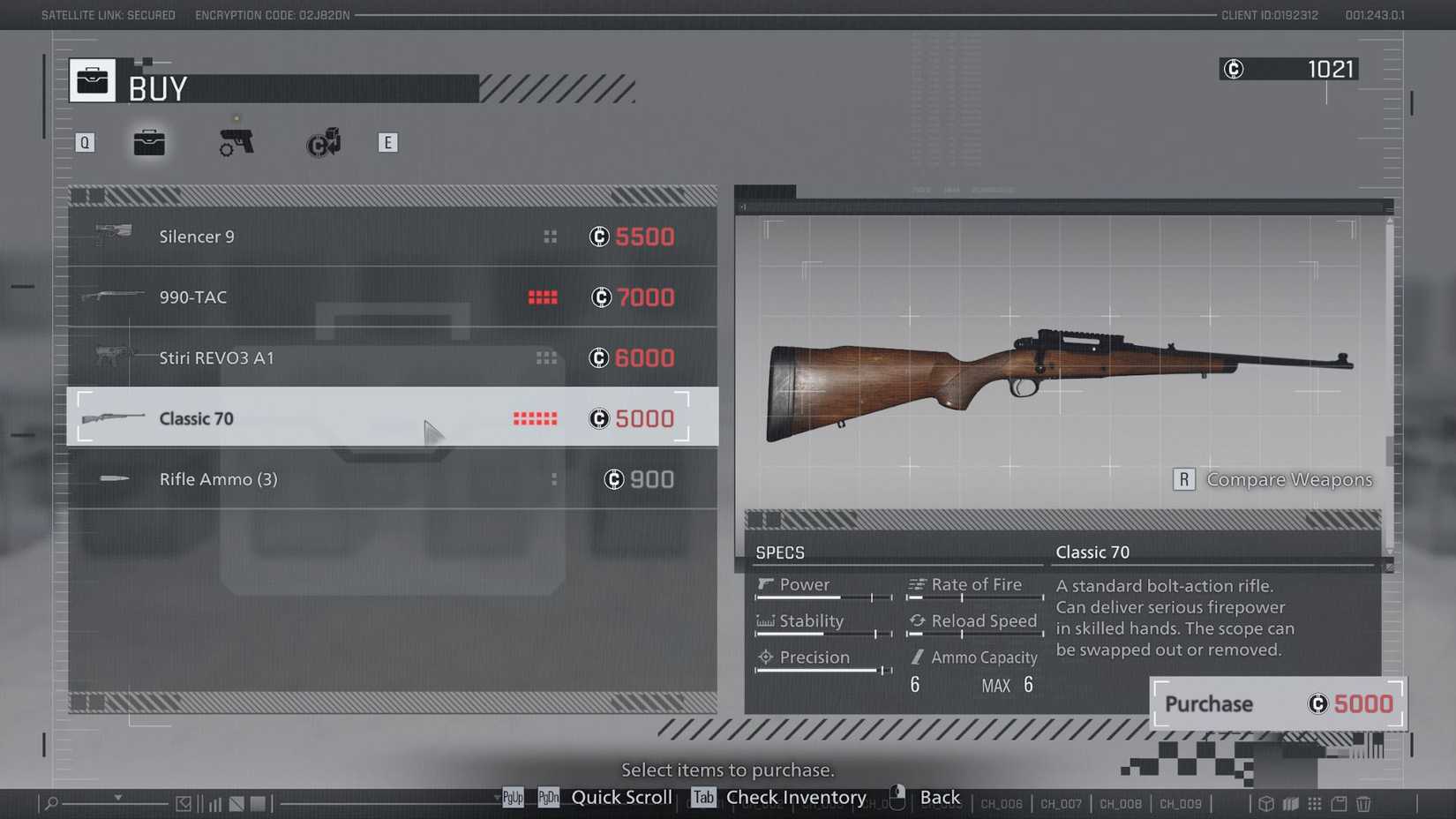This screenshot has height=819, width=1456.
Task: Click the cube icon in the bottom bar
Action: tap(1265, 804)
